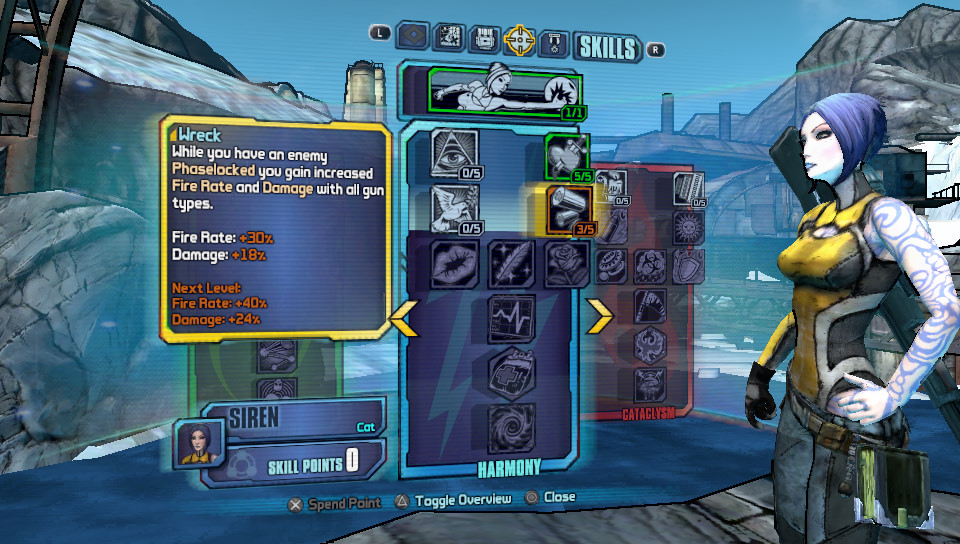The image size is (960, 544).
Task: Switch to the medal badge tab
Action: (556, 42)
